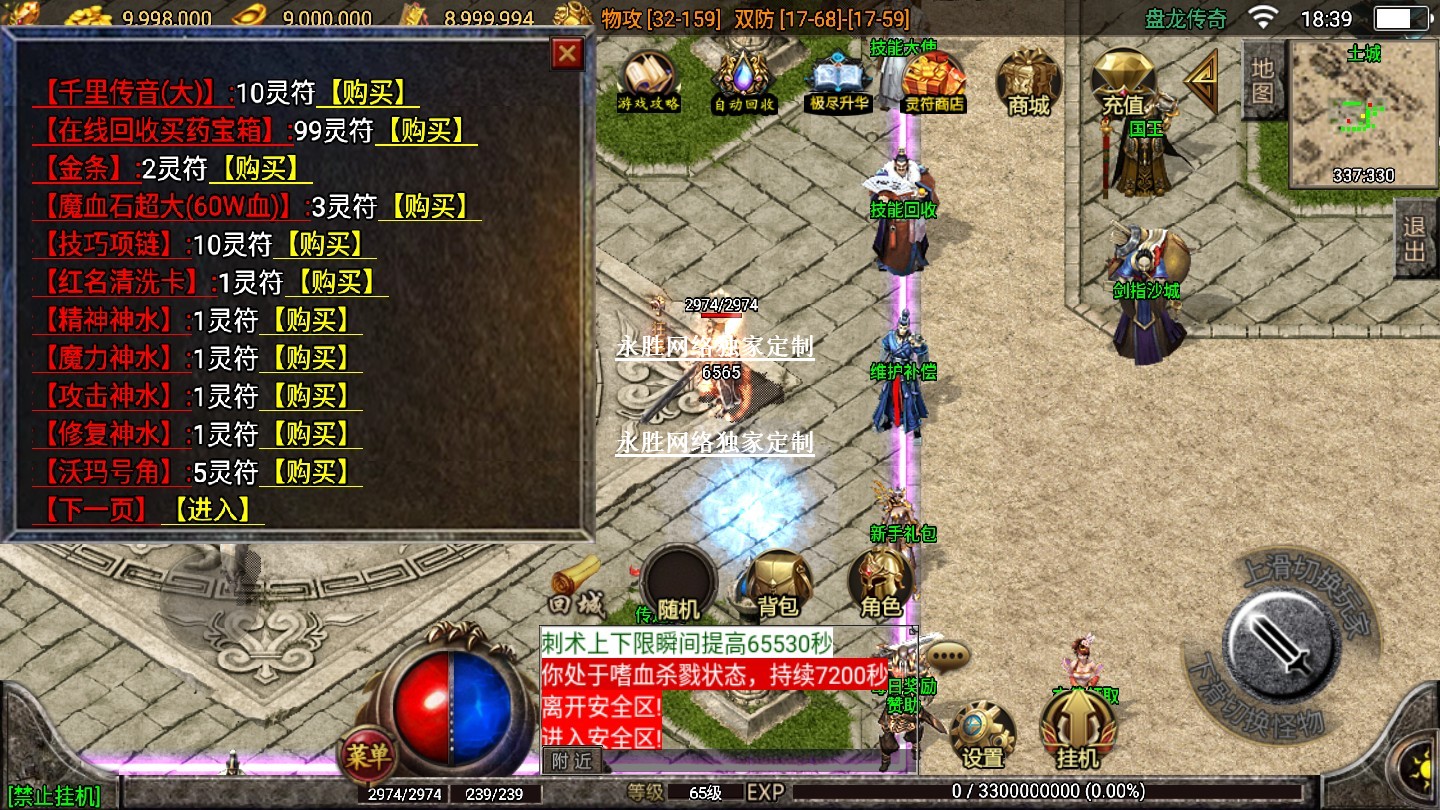Screen dimensions: 1440x810
Task: Open the 商城 mall
Action: coord(1029,81)
